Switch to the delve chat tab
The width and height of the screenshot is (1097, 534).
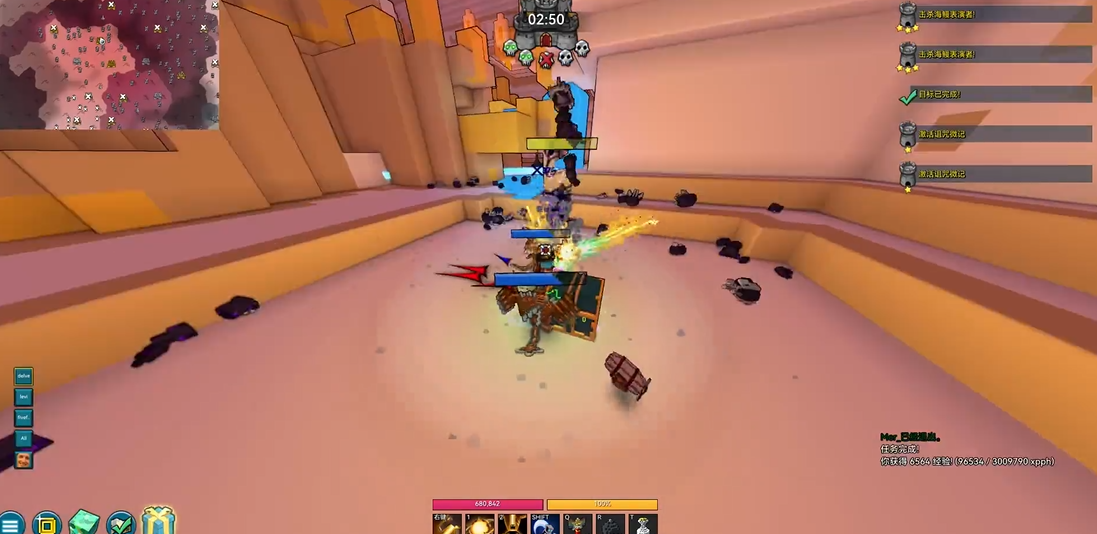(x=23, y=376)
